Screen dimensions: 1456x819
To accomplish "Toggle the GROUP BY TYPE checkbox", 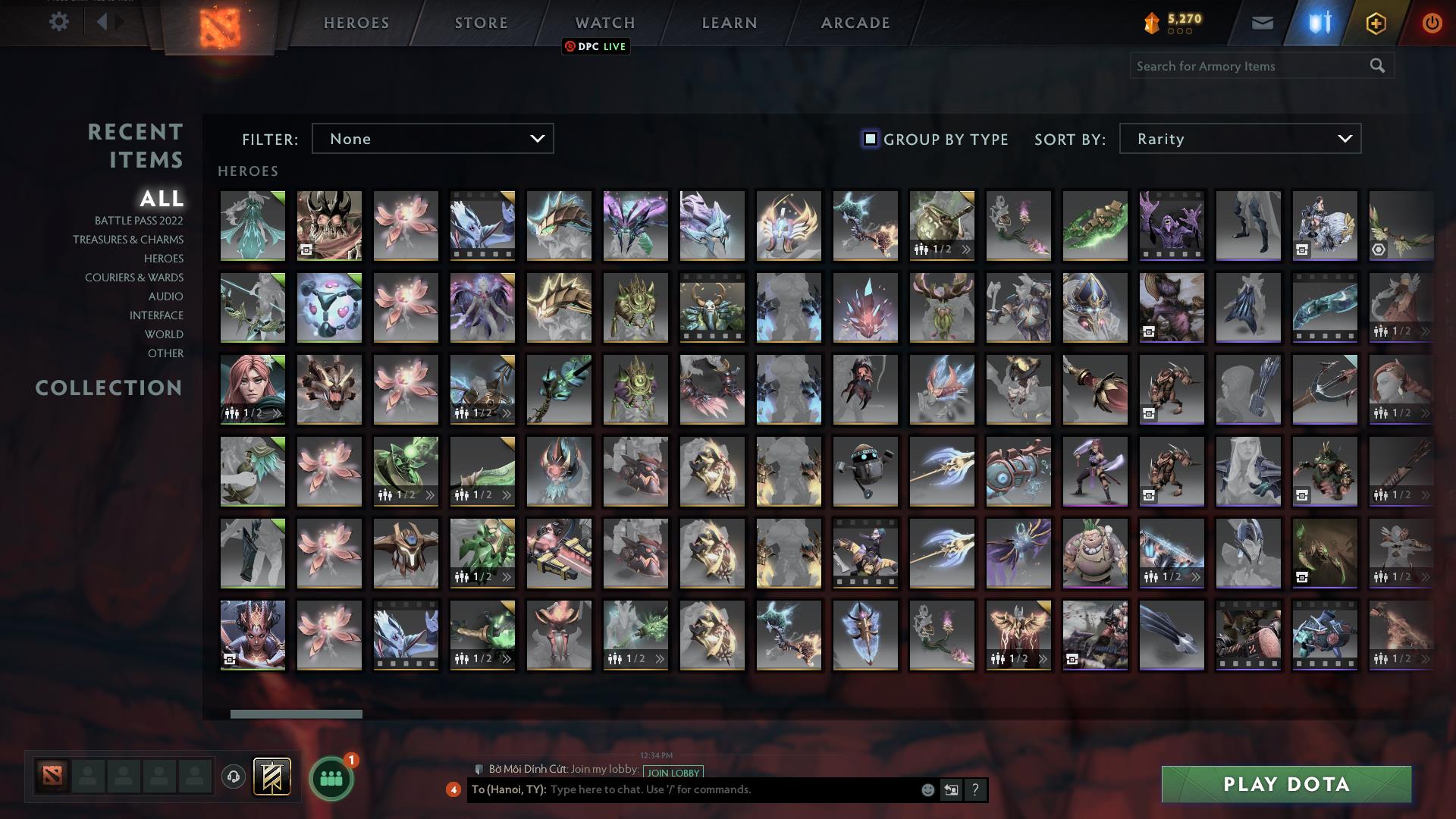I will pos(869,139).
